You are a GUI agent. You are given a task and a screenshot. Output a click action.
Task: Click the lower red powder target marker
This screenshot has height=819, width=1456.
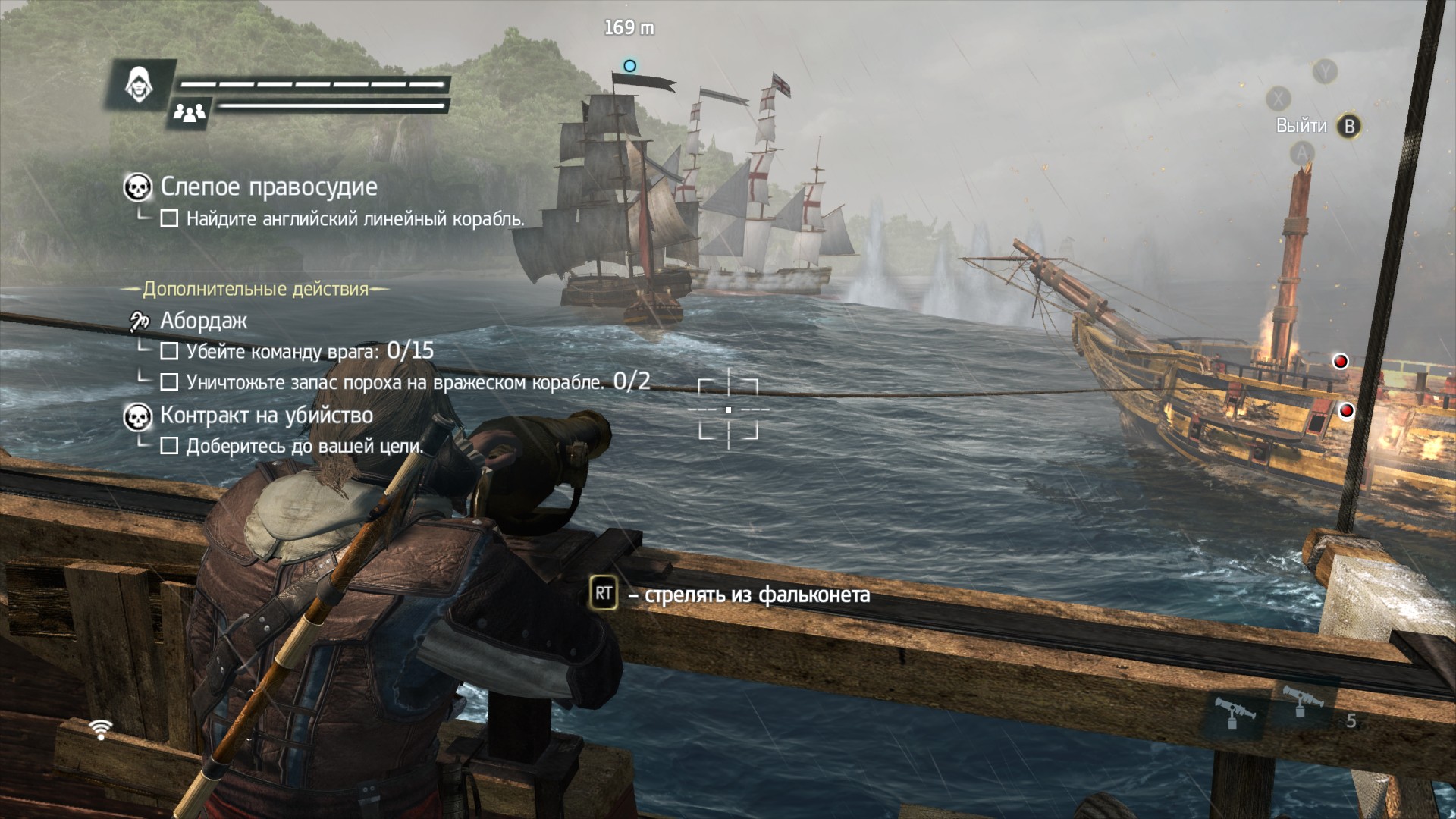pyautogui.click(x=1346, y=411)
